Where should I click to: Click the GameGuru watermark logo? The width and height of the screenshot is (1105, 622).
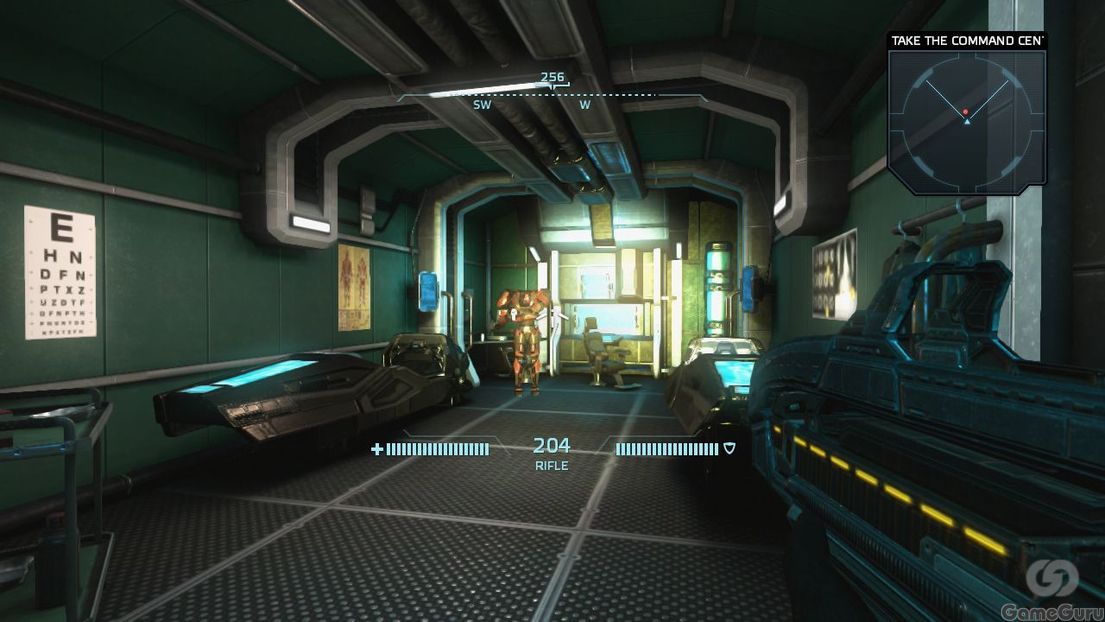tap(1052, 588)
